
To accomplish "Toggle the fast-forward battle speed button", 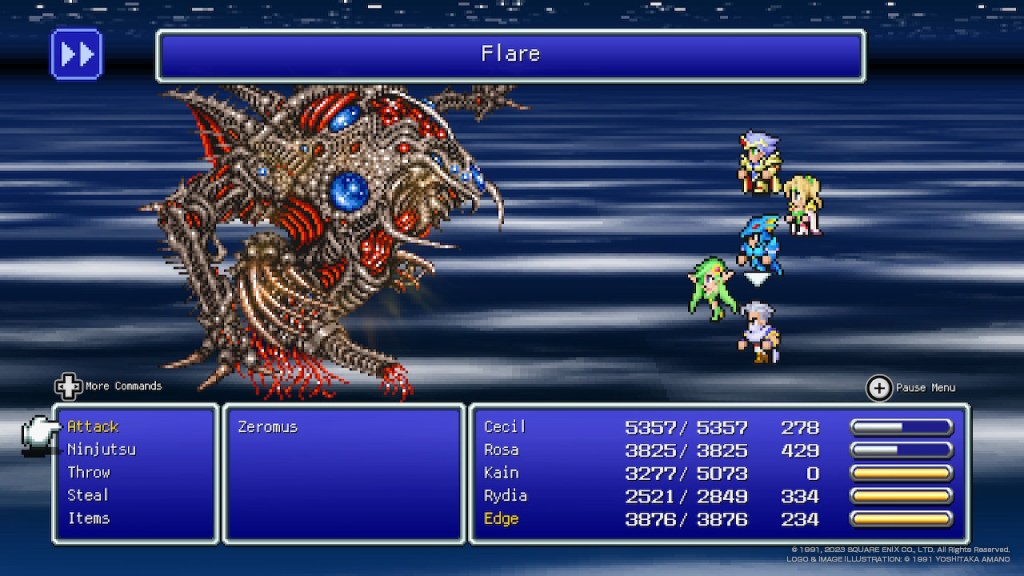I will click(76, 54).
